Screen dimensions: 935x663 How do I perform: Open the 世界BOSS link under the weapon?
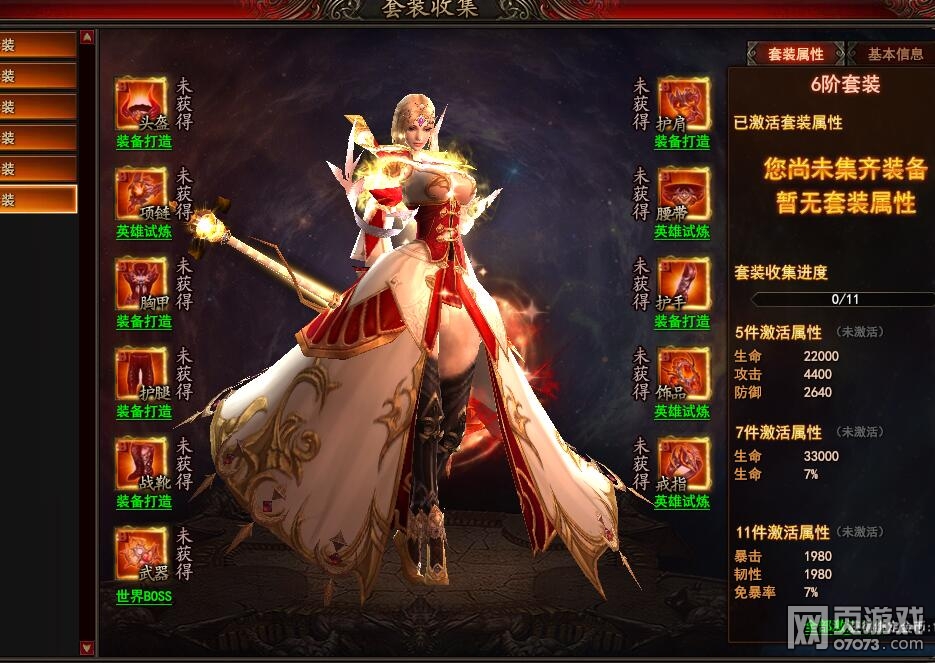[143, 597]
